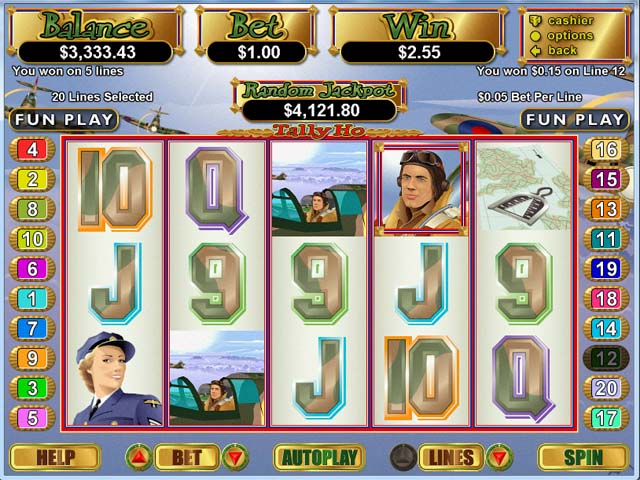Viewport: 640px width, 480px height.
Task: Select payline number 16
Action: [606, 150]
